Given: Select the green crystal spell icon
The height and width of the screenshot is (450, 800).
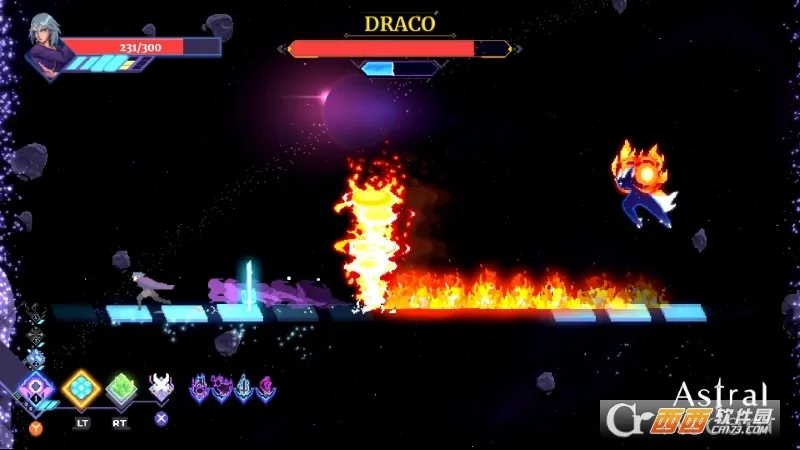Looking at the screenshot, I should tap(121, 387).
